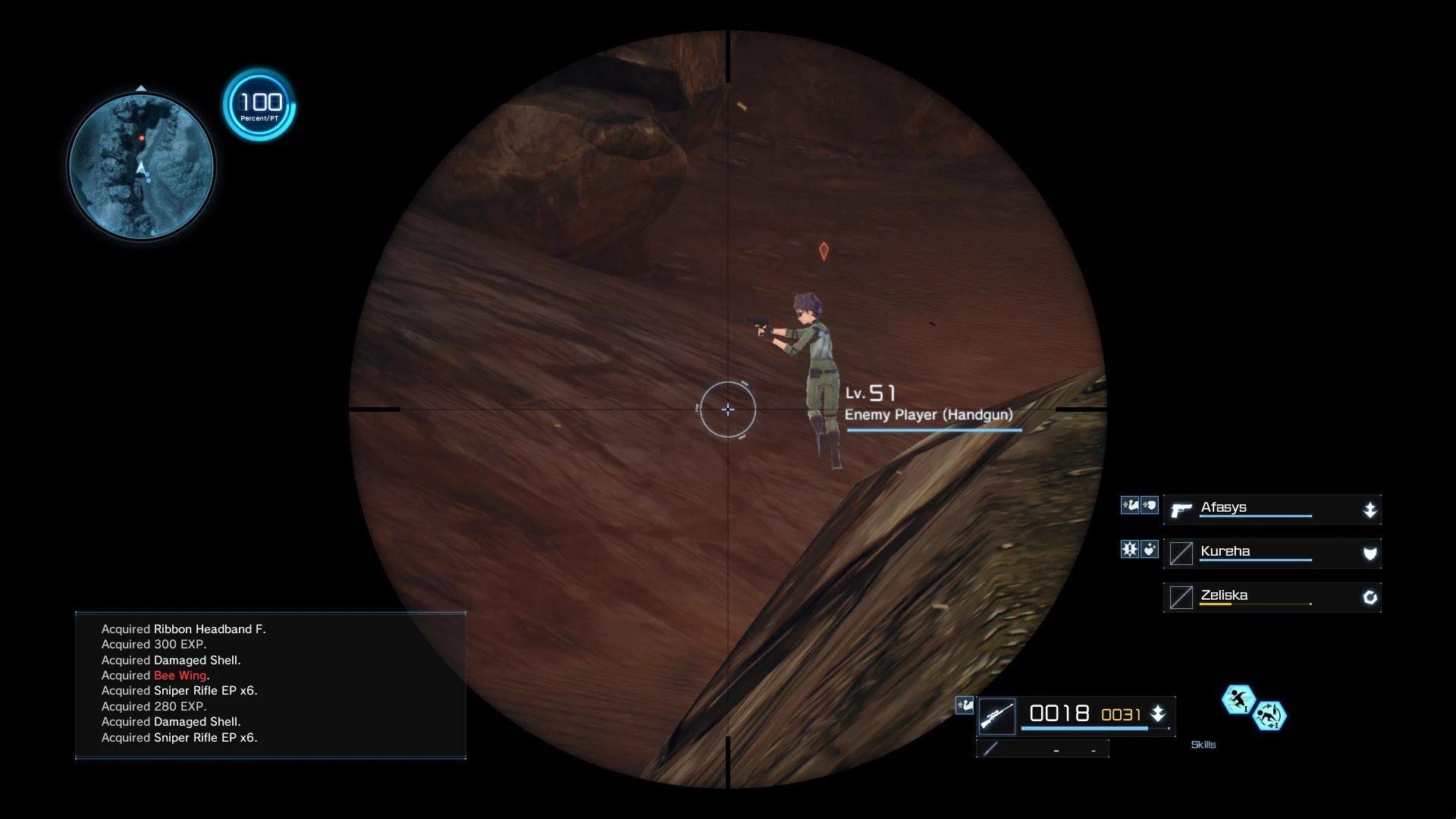Screen dimensions: 1456x819
Task: Click the regen circular icon on Zeliska's bar
Action: point(1370,598)
